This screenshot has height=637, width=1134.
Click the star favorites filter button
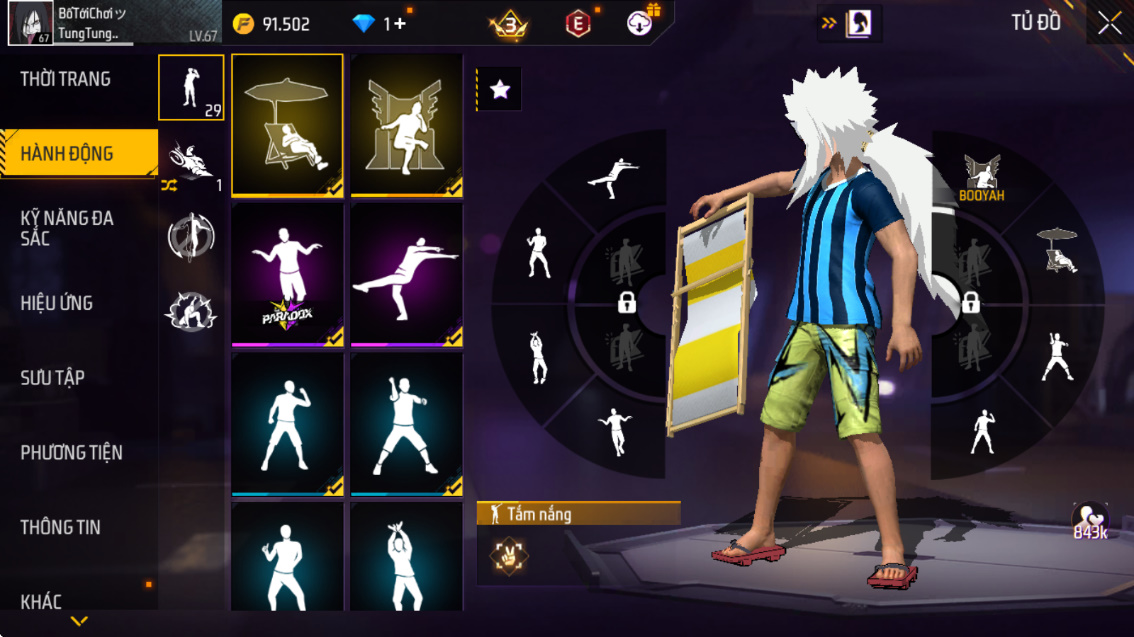[500, 90]
